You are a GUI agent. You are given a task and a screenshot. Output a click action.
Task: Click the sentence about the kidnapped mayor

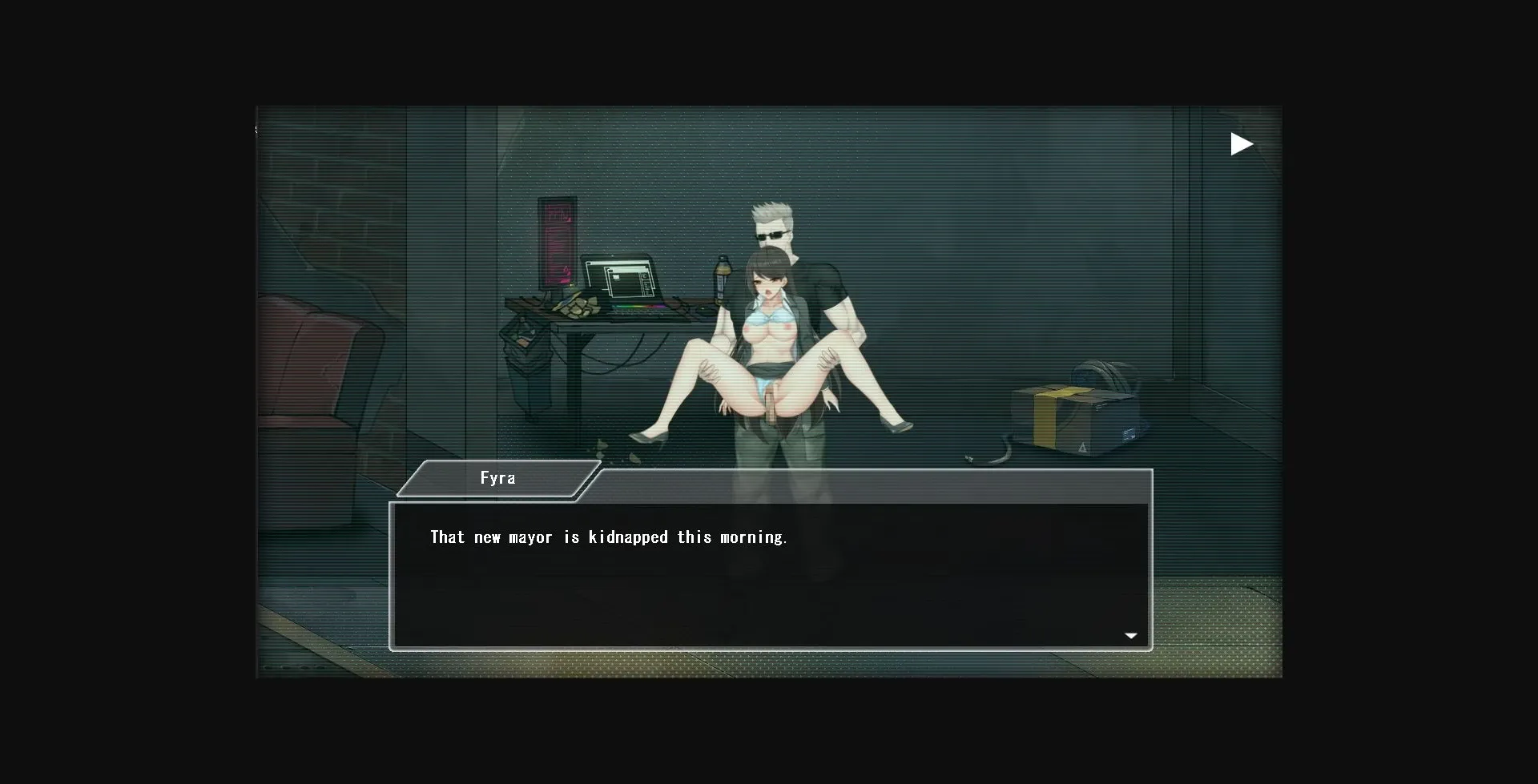[609, 537]
